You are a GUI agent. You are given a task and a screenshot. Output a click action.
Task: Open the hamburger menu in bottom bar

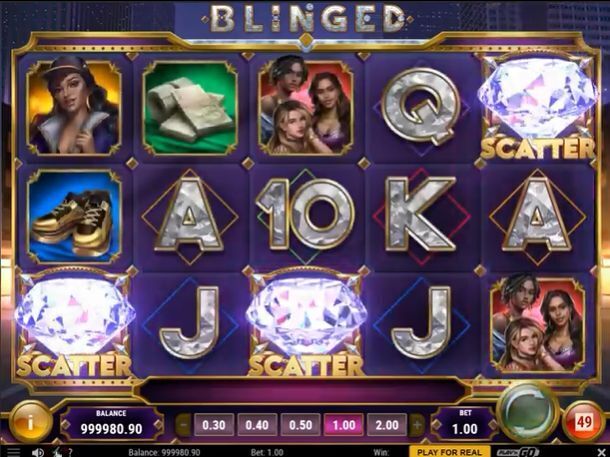pos(13,452)
